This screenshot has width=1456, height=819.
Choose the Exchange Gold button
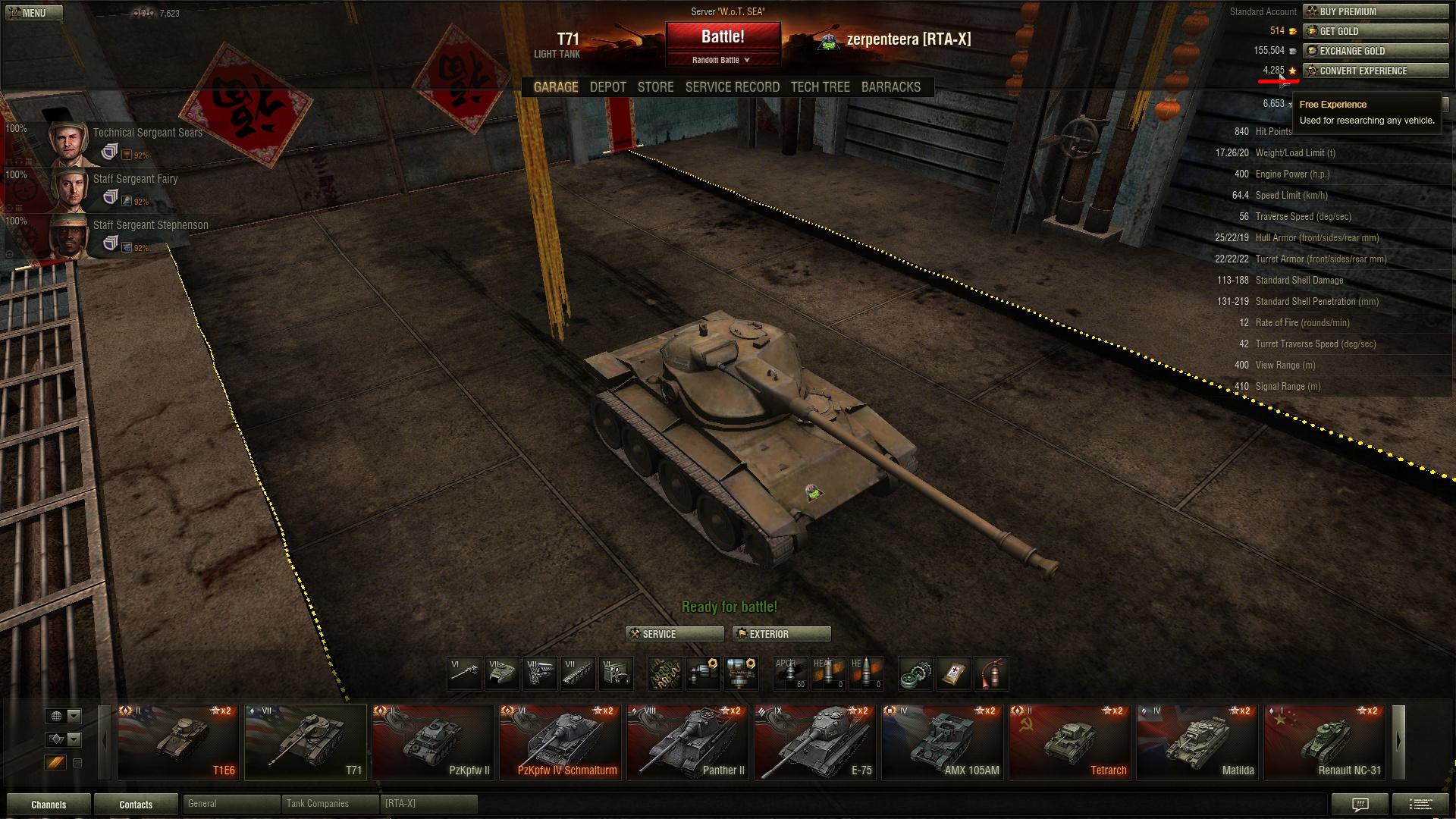click(x=1375, y=51)
